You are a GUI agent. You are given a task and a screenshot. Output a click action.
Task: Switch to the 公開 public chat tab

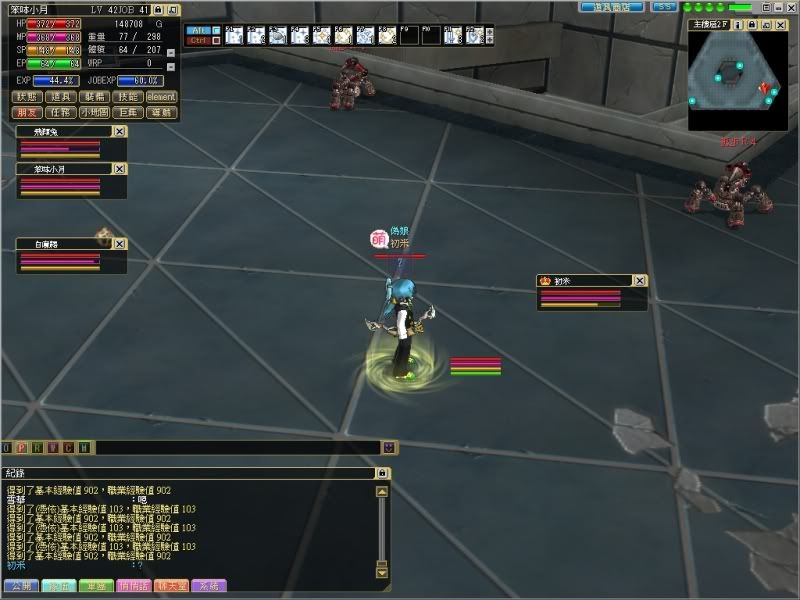pos(19,585)
